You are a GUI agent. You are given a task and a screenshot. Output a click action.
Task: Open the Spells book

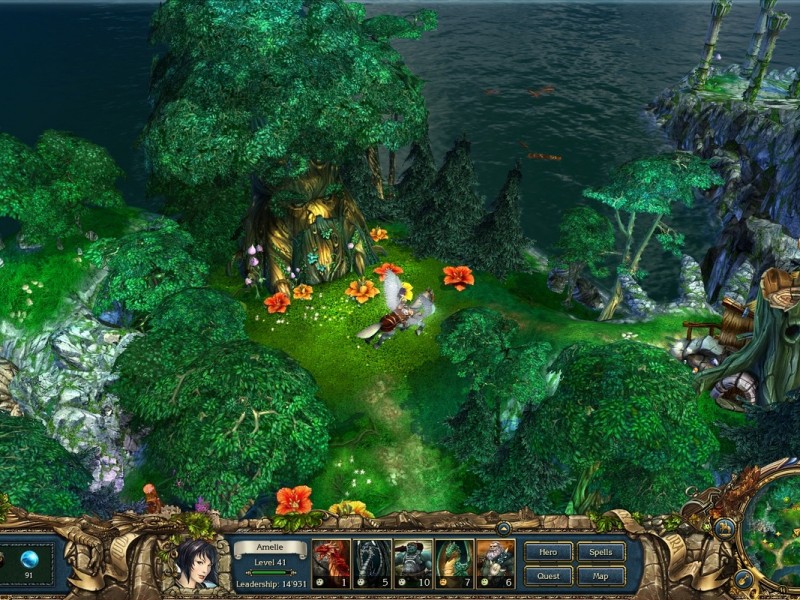click(x=601, y=551)
